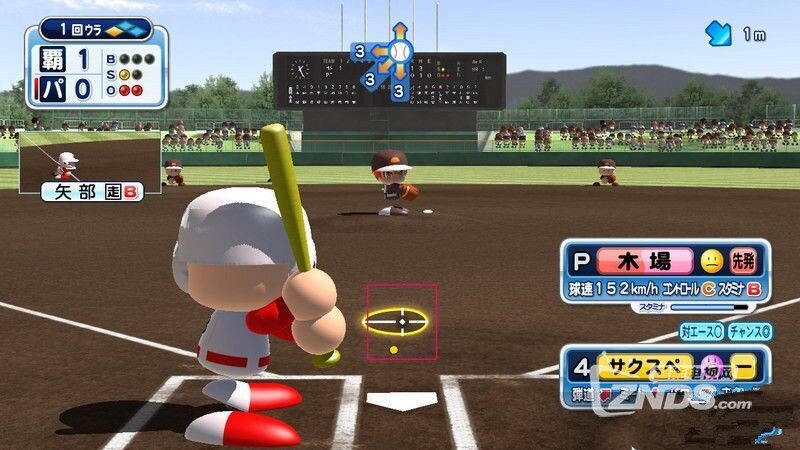Click the yellow batting cursor in the strike zone
Screen dimensions: 800x450
point(395,321)
